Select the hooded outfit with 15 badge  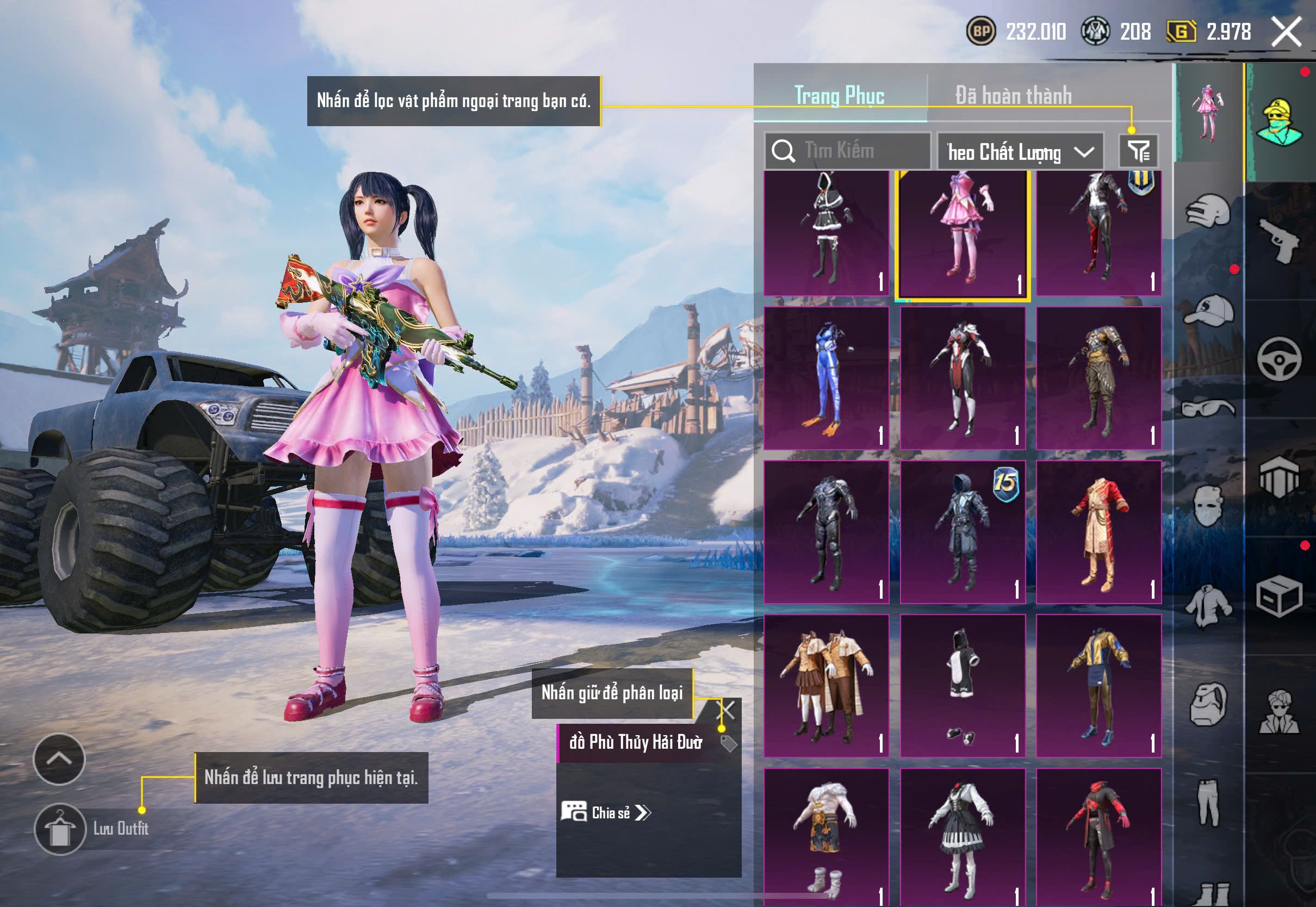point(963,532)
